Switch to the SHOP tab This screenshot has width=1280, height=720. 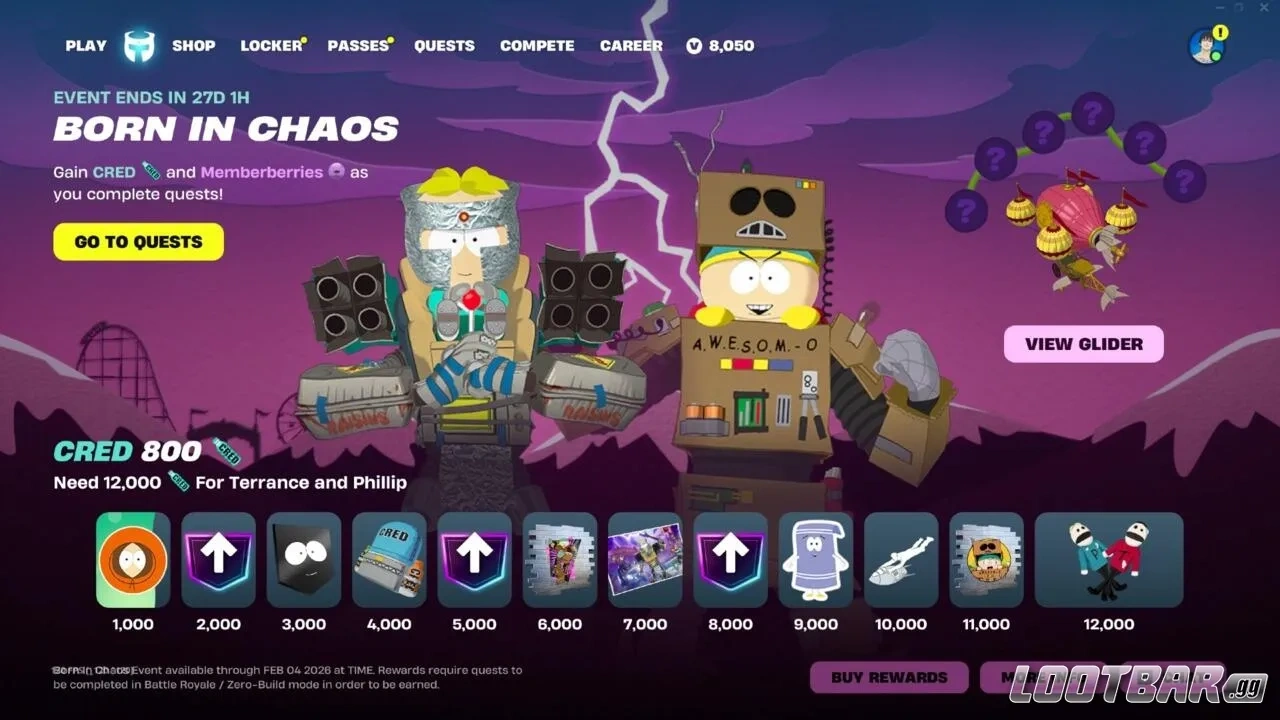pyautogui.click(x=193, y=45)
